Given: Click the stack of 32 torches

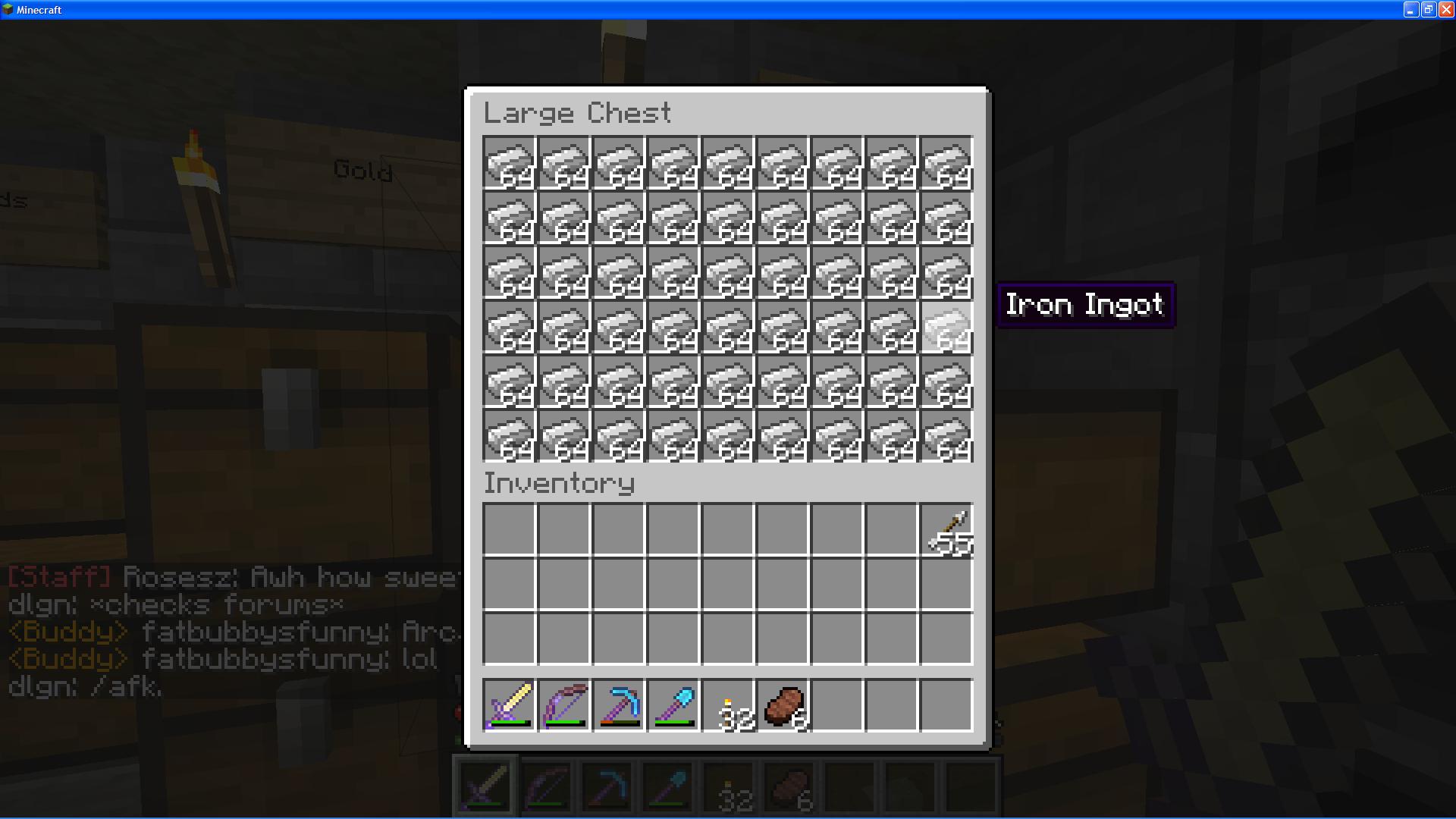Looking at the screenshot, I should pos(729,705).
